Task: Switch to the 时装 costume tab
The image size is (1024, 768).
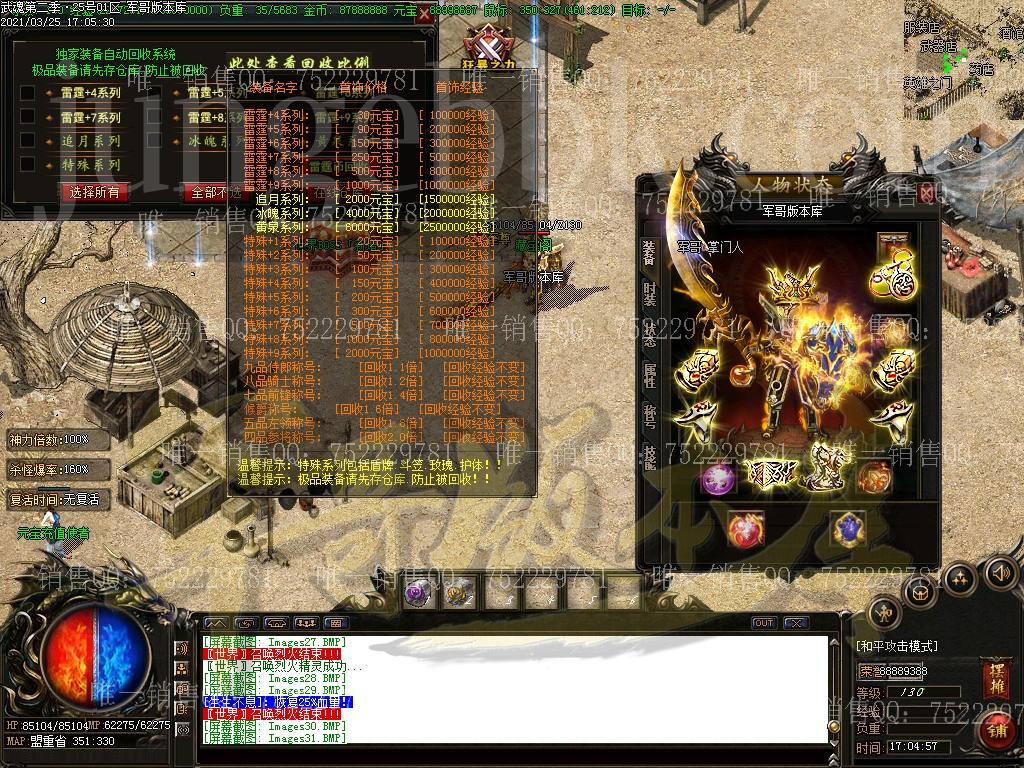Action: point(650,294)
